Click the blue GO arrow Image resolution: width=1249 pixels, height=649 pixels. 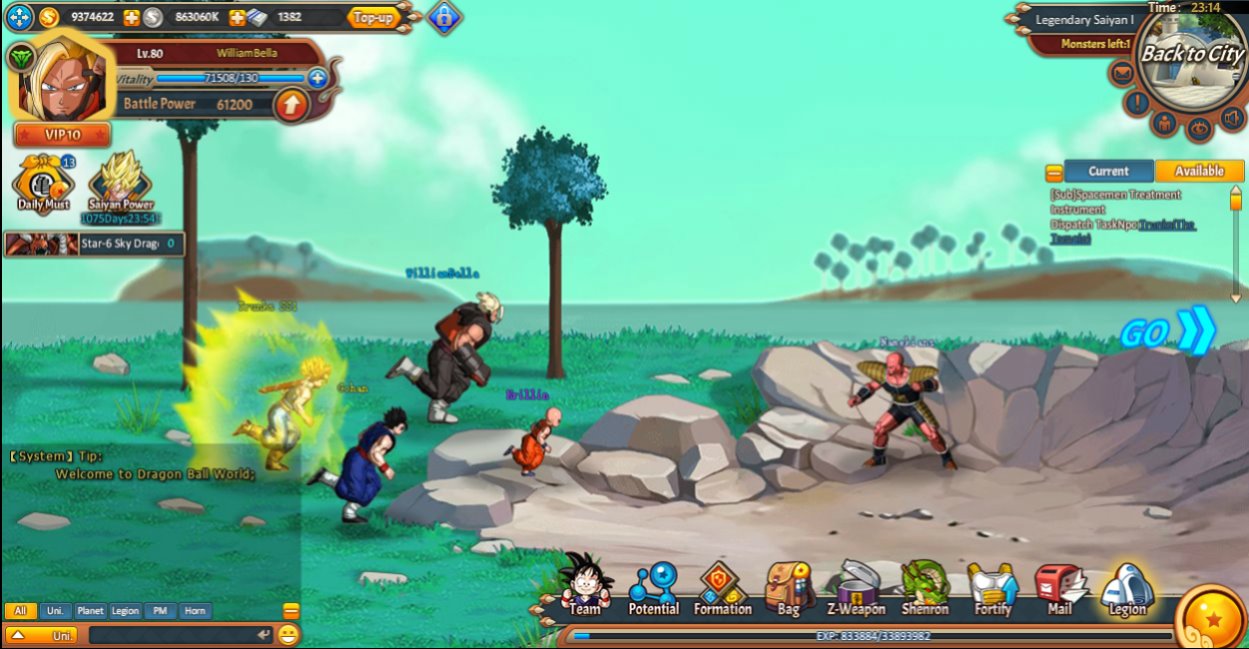point(1168,332)
